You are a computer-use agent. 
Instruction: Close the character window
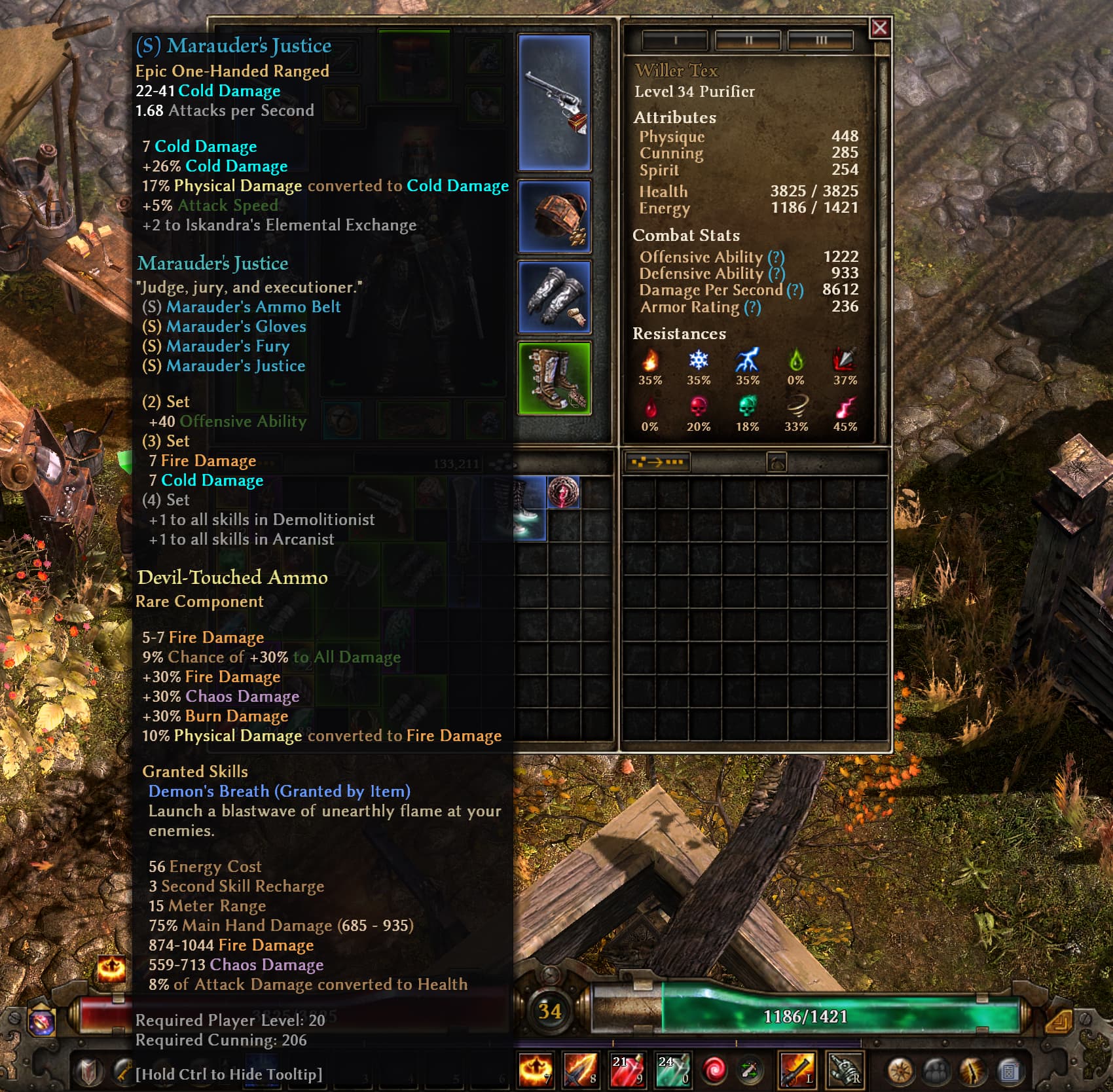tap(879, 27)
